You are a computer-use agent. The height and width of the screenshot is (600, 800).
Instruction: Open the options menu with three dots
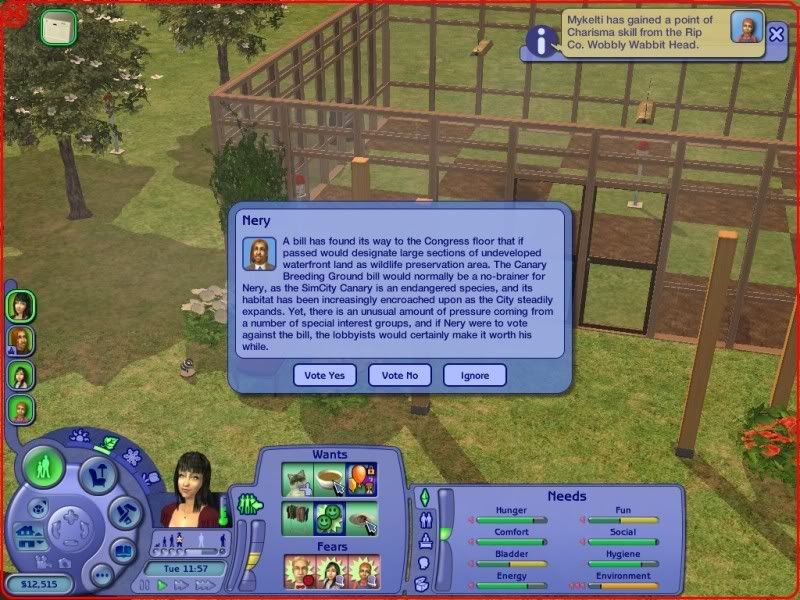(x=100, y=575)
